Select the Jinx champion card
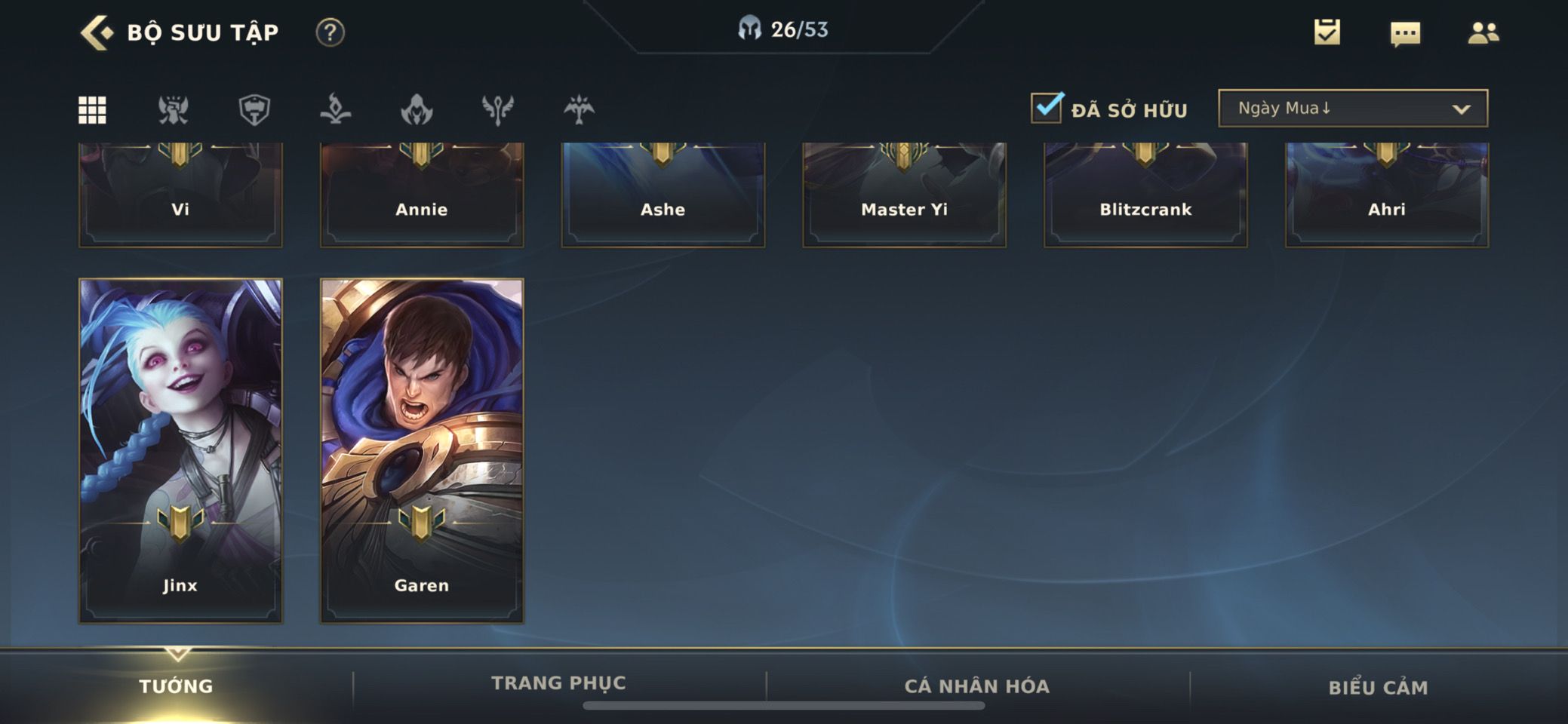The image size is (1568, 724). [180, 450]
